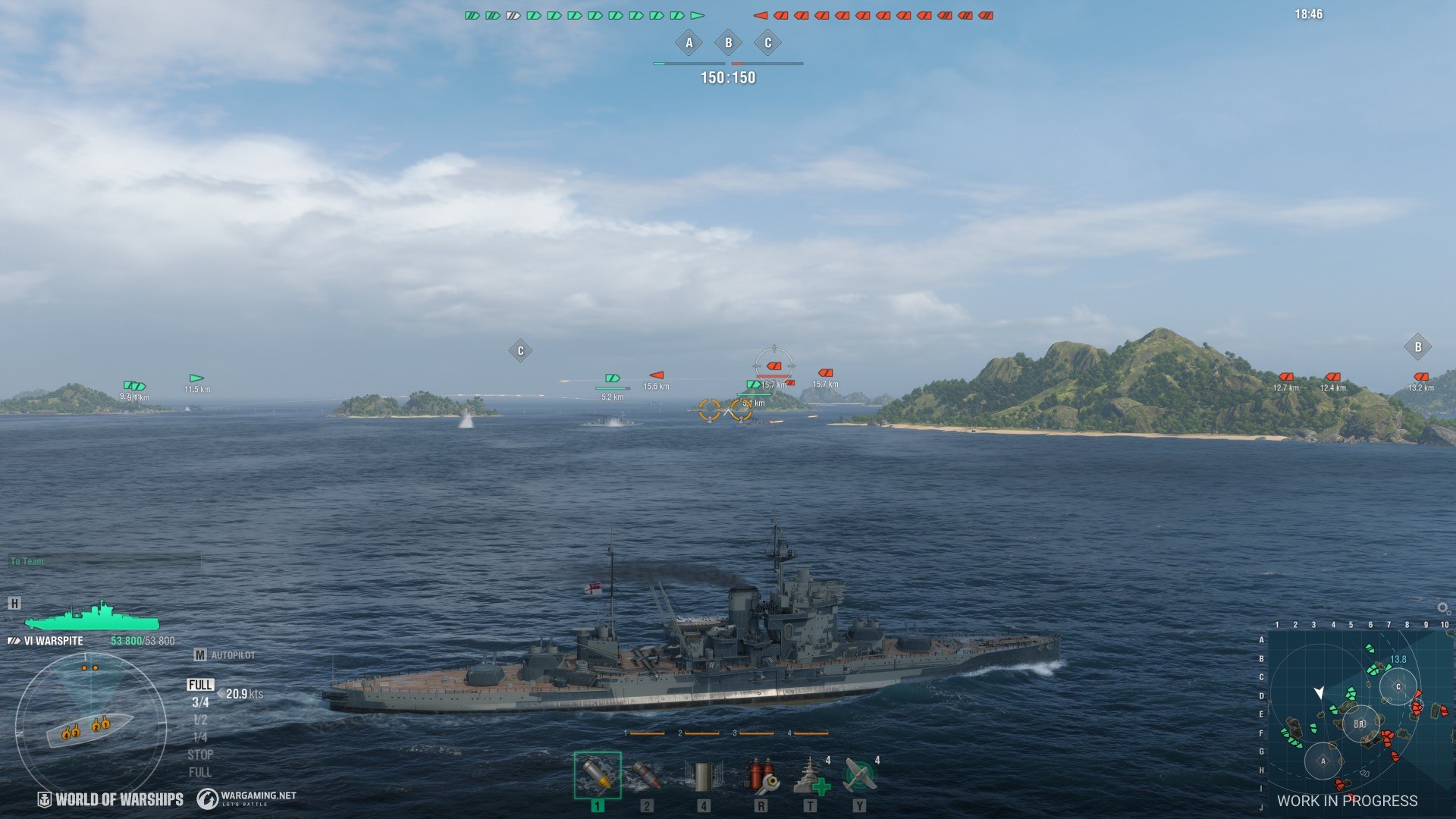Select the high-explosive shell with yellow tip

(x=598, y=775)
